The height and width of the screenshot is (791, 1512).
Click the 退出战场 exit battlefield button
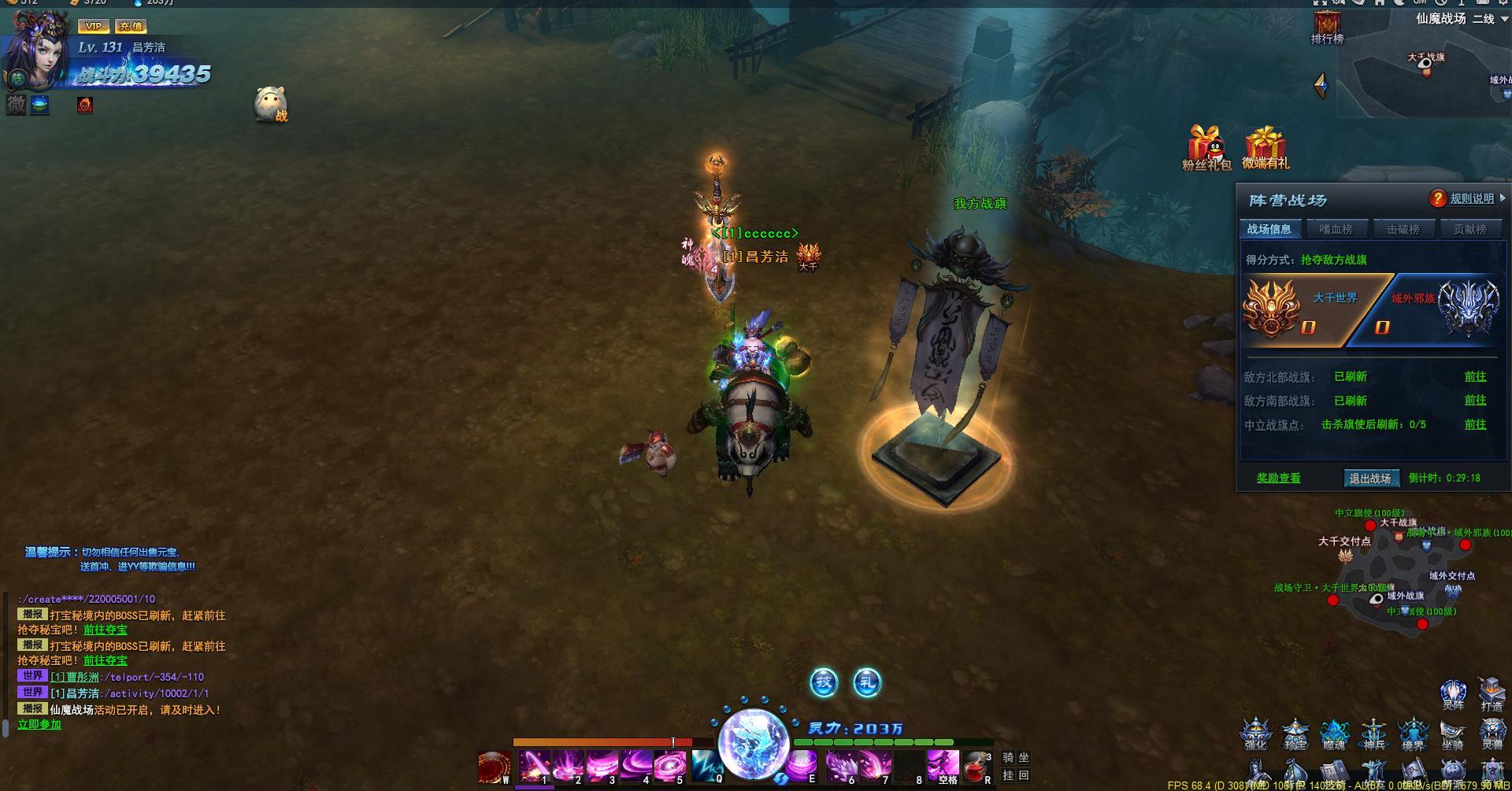point(1370,478)
